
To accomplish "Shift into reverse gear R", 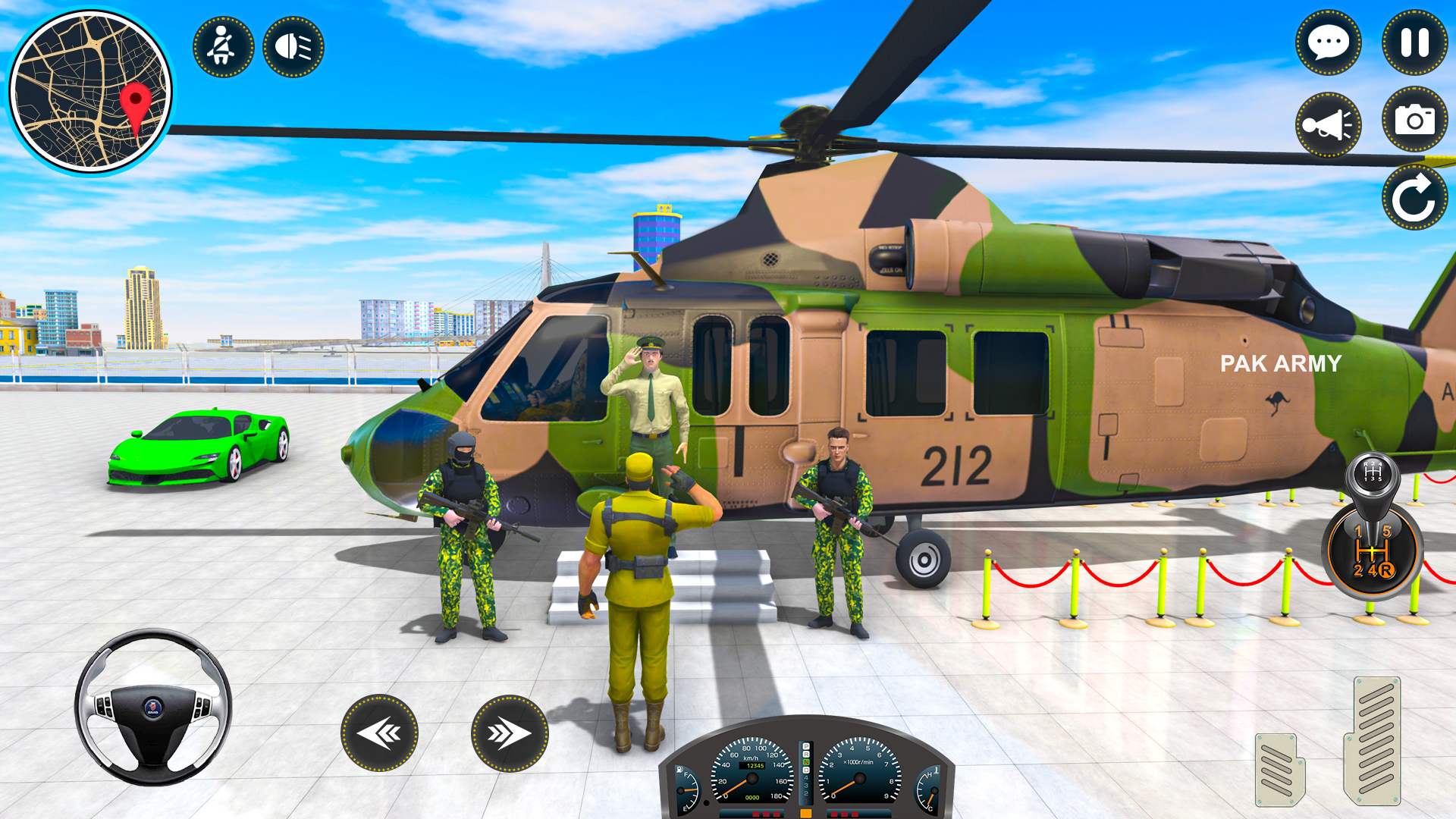I will [1386, 570].
